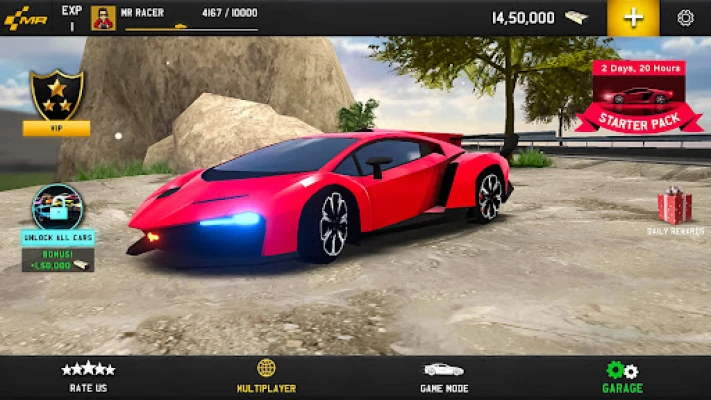711x400 pixels.
Task: Select Game Mode option
Action: [x=443, y=376]
